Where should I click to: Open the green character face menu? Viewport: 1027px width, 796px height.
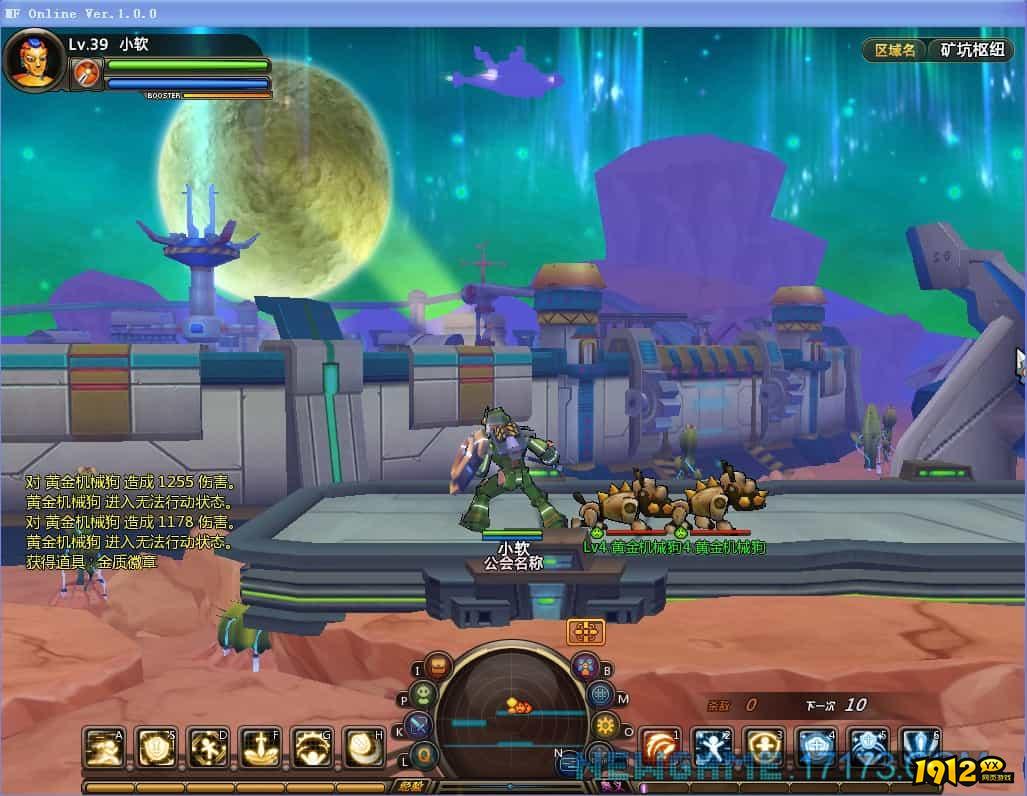[424, 695]
